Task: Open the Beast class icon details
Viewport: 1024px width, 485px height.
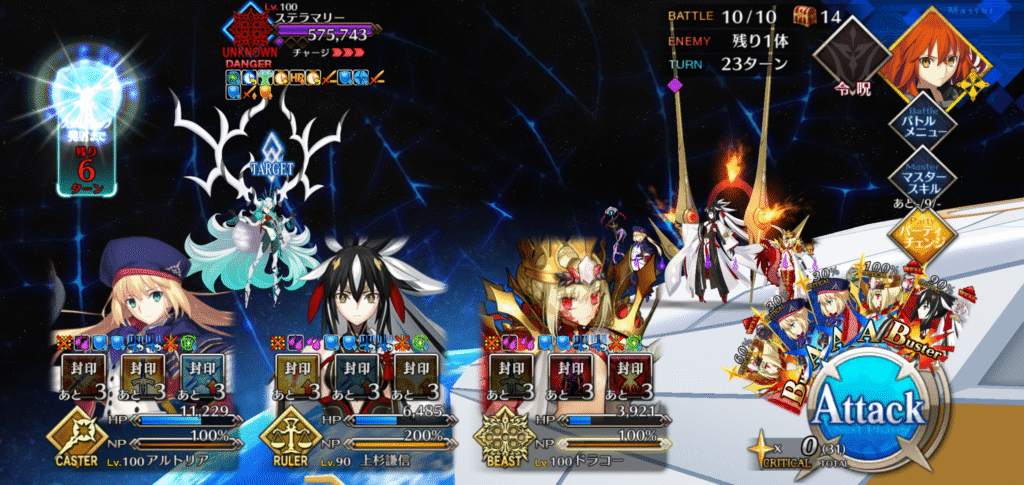Action: (501, 436)
